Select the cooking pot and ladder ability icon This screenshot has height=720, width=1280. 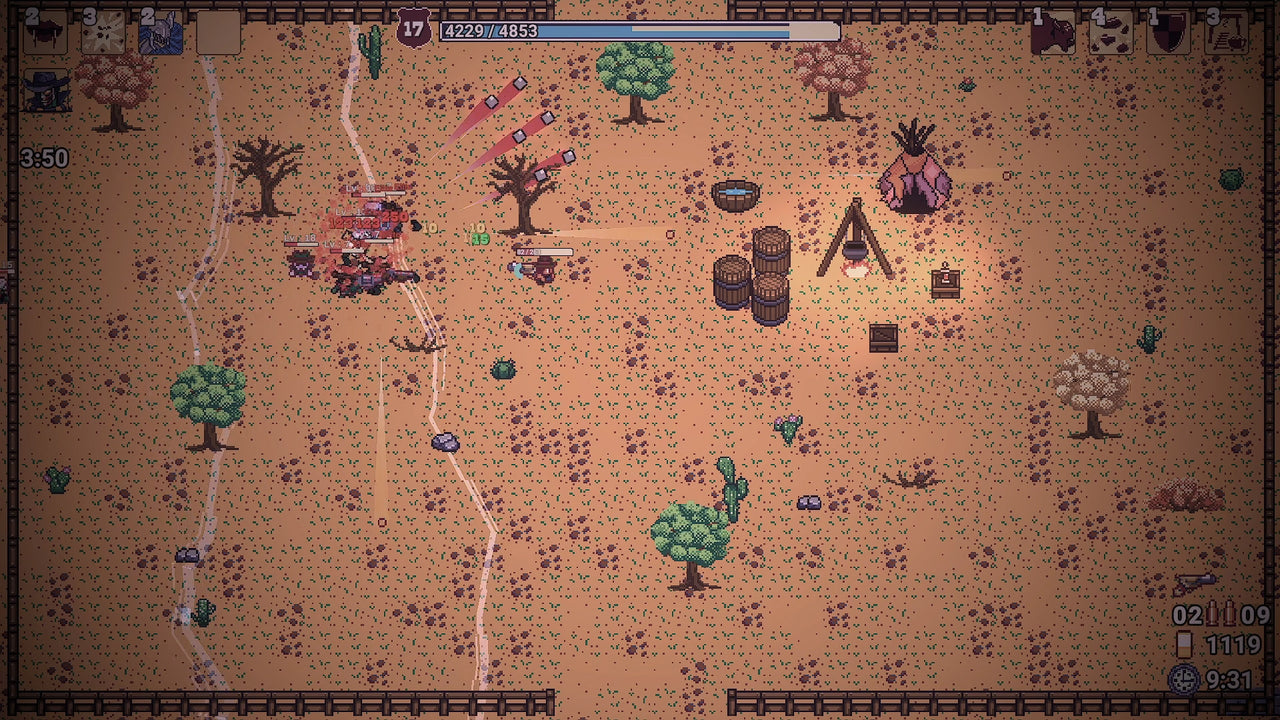pyautogui.click(x=1225, y=30)
